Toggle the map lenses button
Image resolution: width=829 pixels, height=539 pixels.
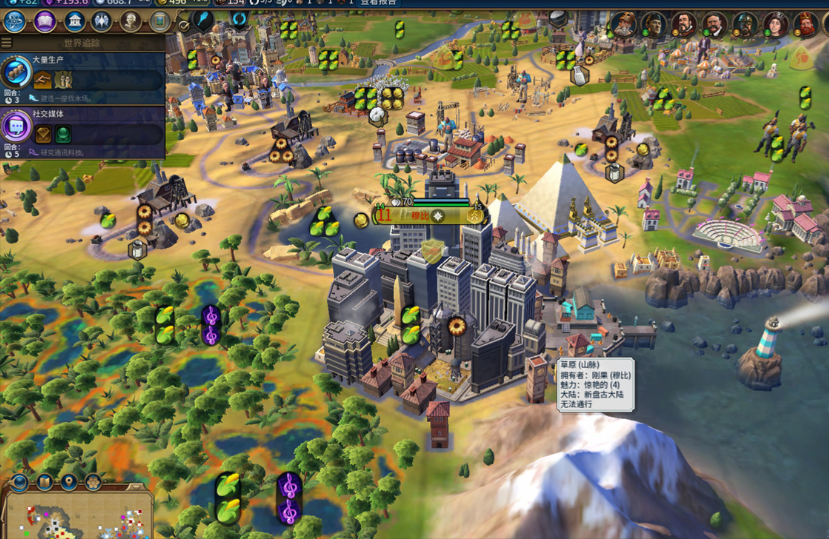(44, 483)
